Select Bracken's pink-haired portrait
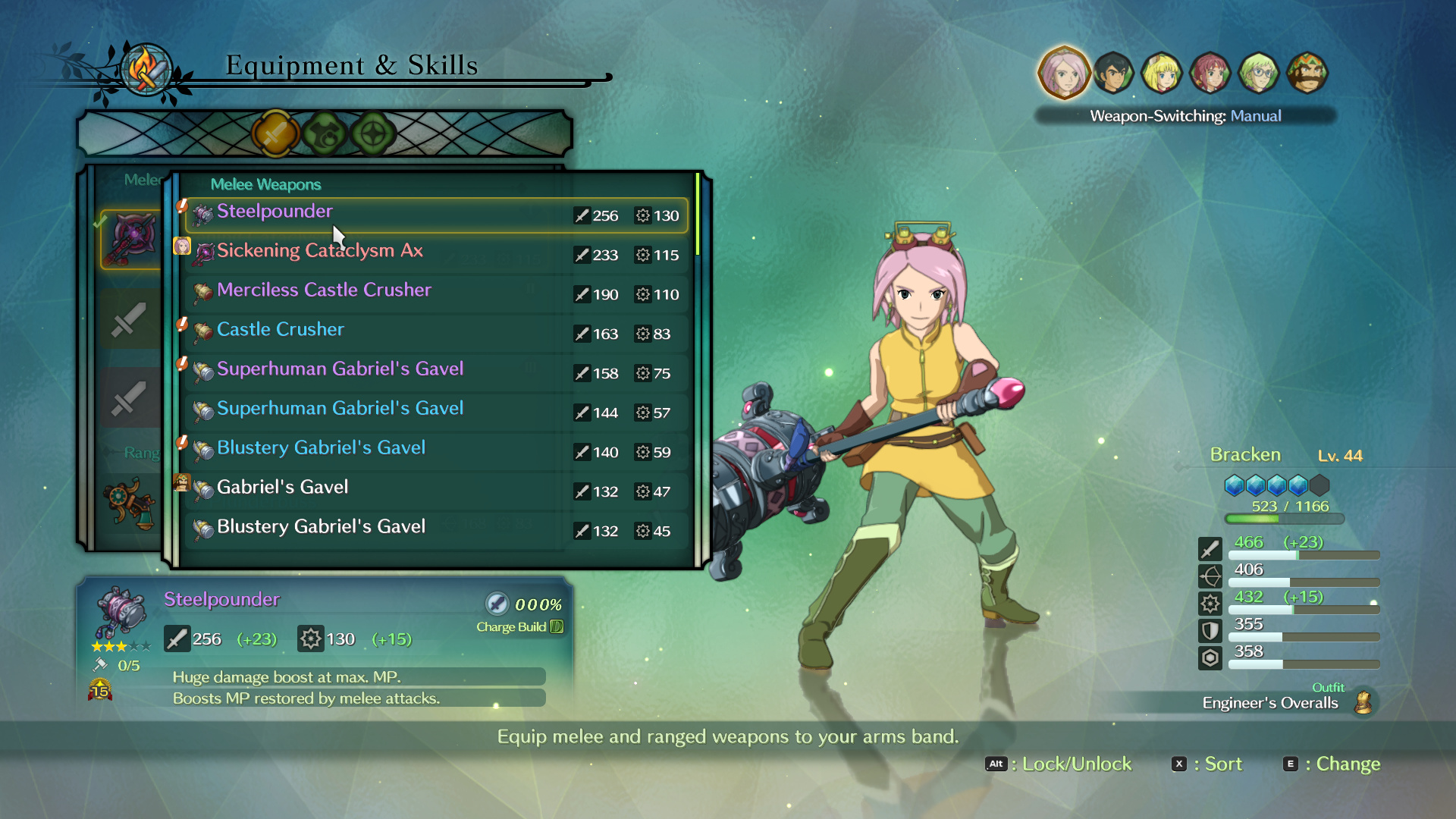 point(1063,74)
